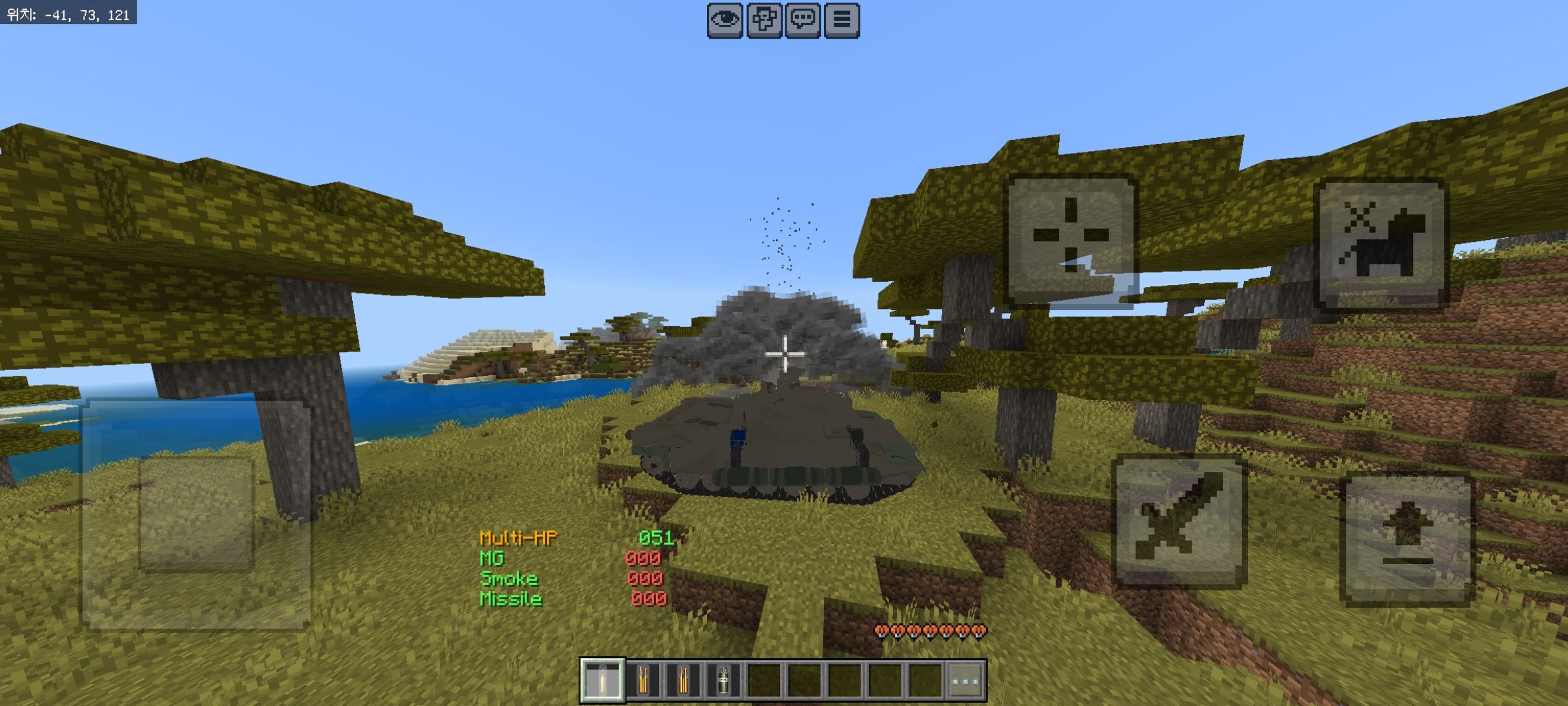Select the smoke canister hotbar slot
1568x706 pixels.
point(723,681)
